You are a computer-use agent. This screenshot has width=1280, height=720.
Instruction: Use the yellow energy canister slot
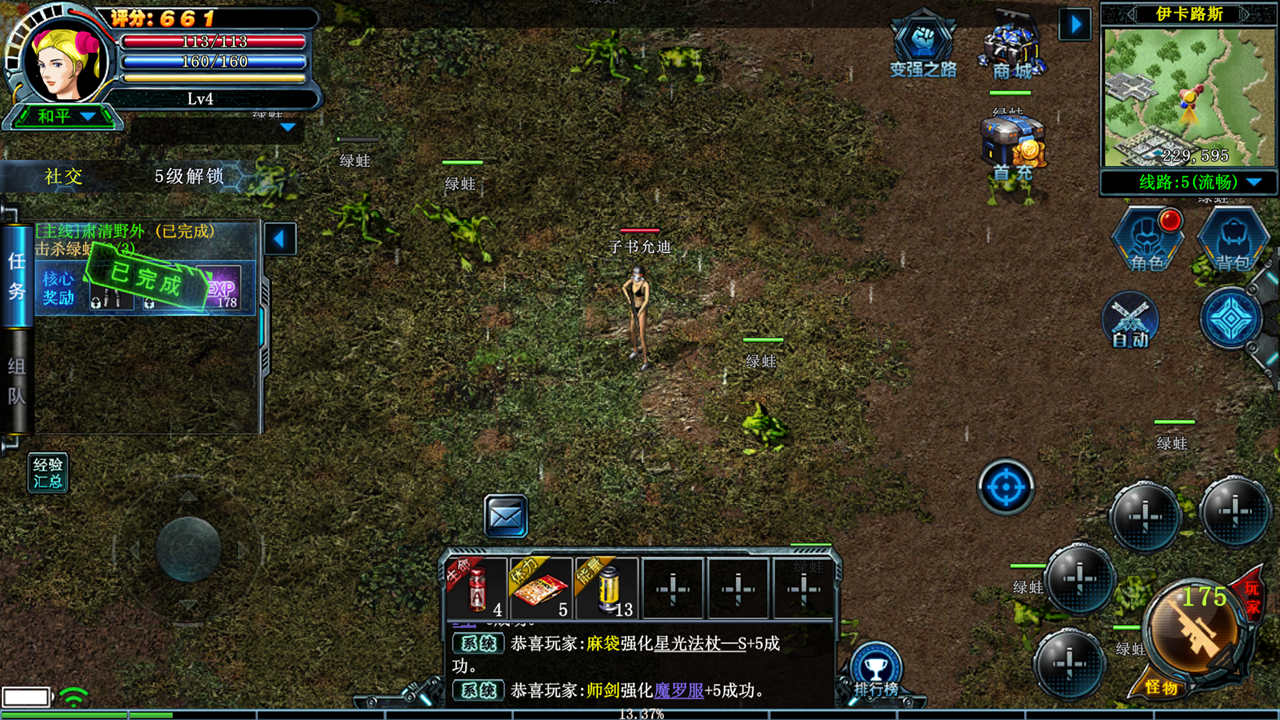[606, 589]
